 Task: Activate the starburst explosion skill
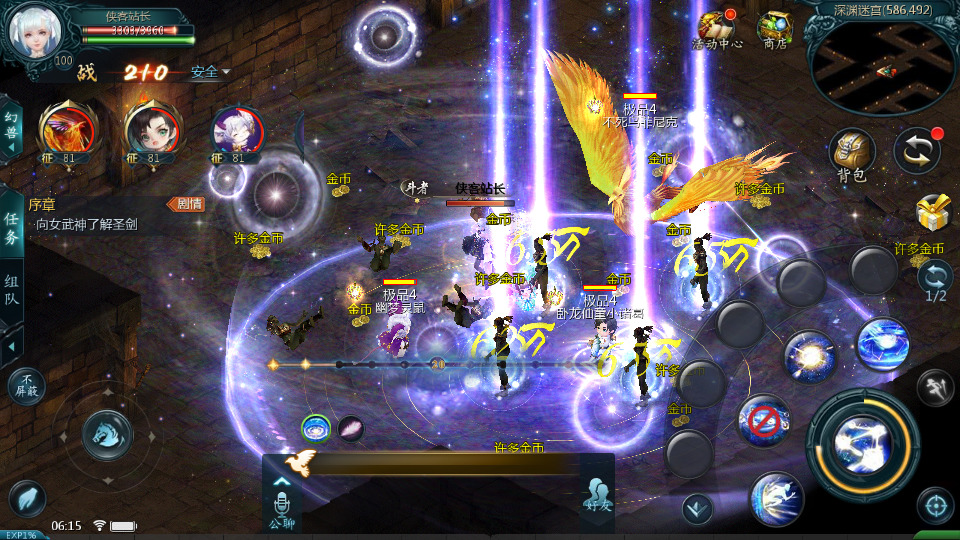[809, 357]
